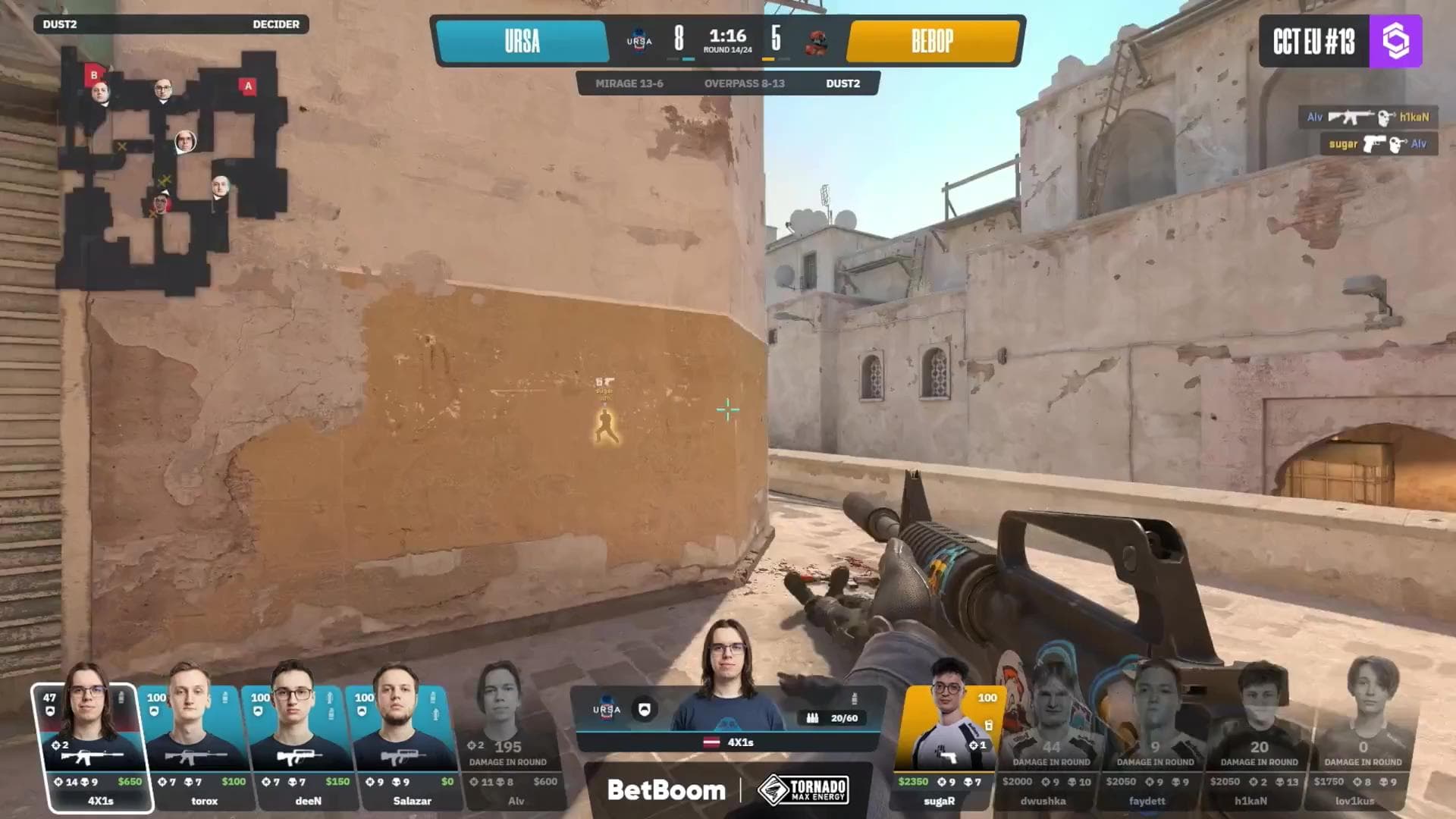The height and width of the screenshot is (819, 1456).
Task: Choose lov1kus player card
Action: click(x=1362, y=747)
